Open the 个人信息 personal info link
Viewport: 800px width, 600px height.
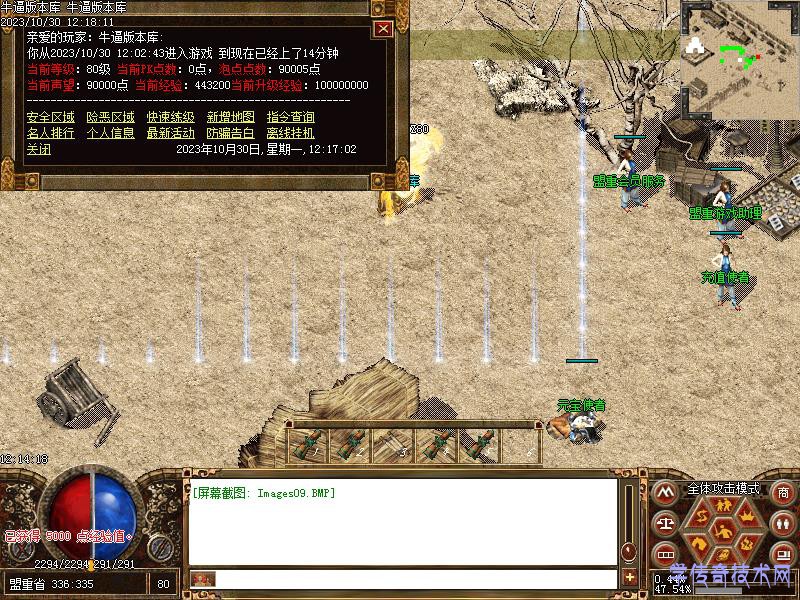pos(110,132)
